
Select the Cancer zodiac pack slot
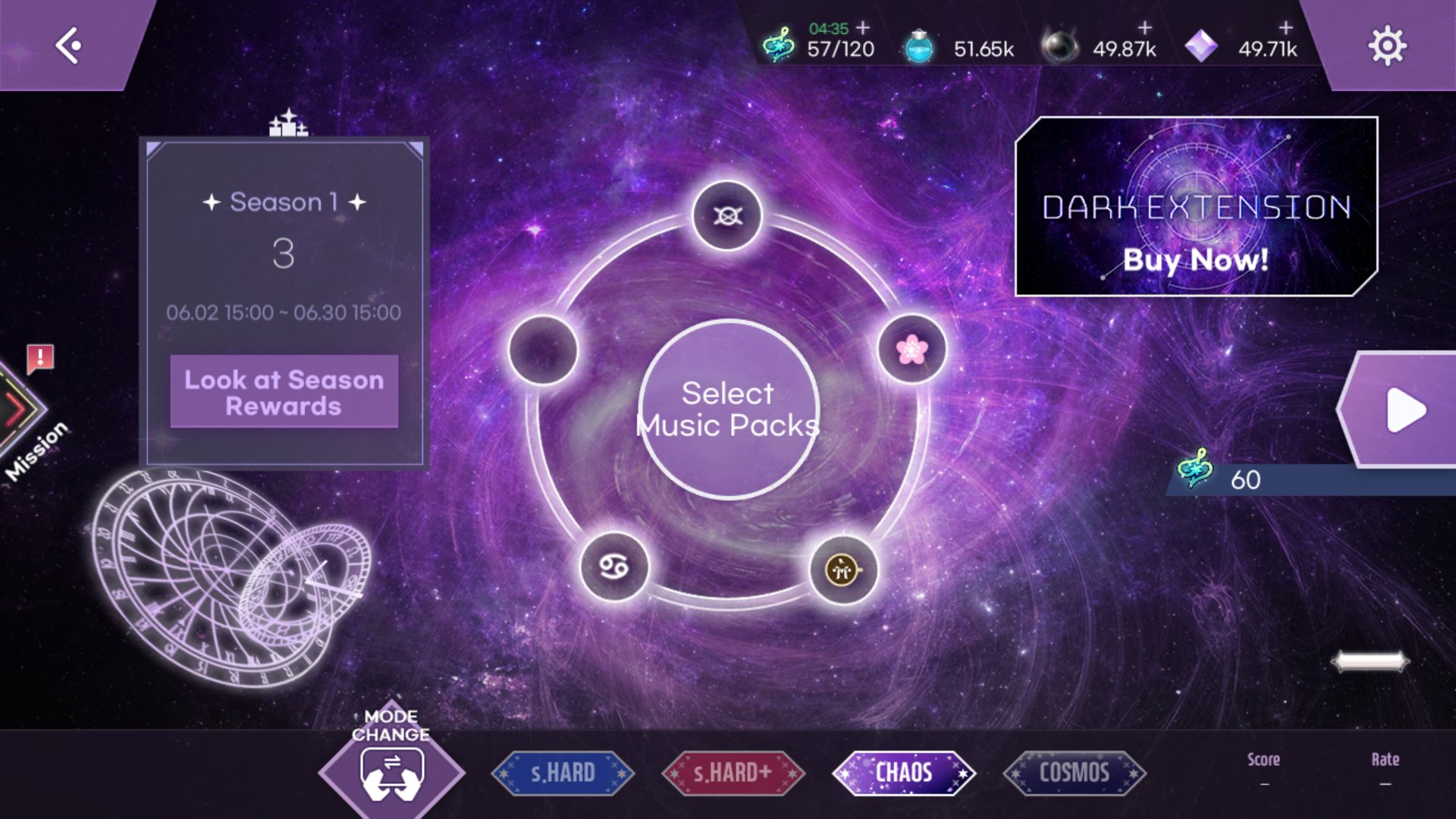(614, 567)
